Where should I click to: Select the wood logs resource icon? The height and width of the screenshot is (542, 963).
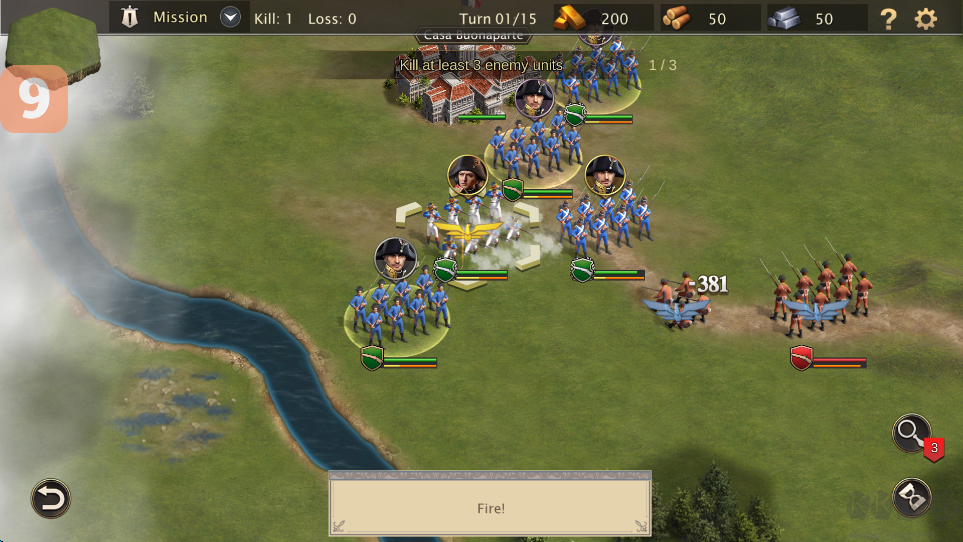click(x=677, y=18)
